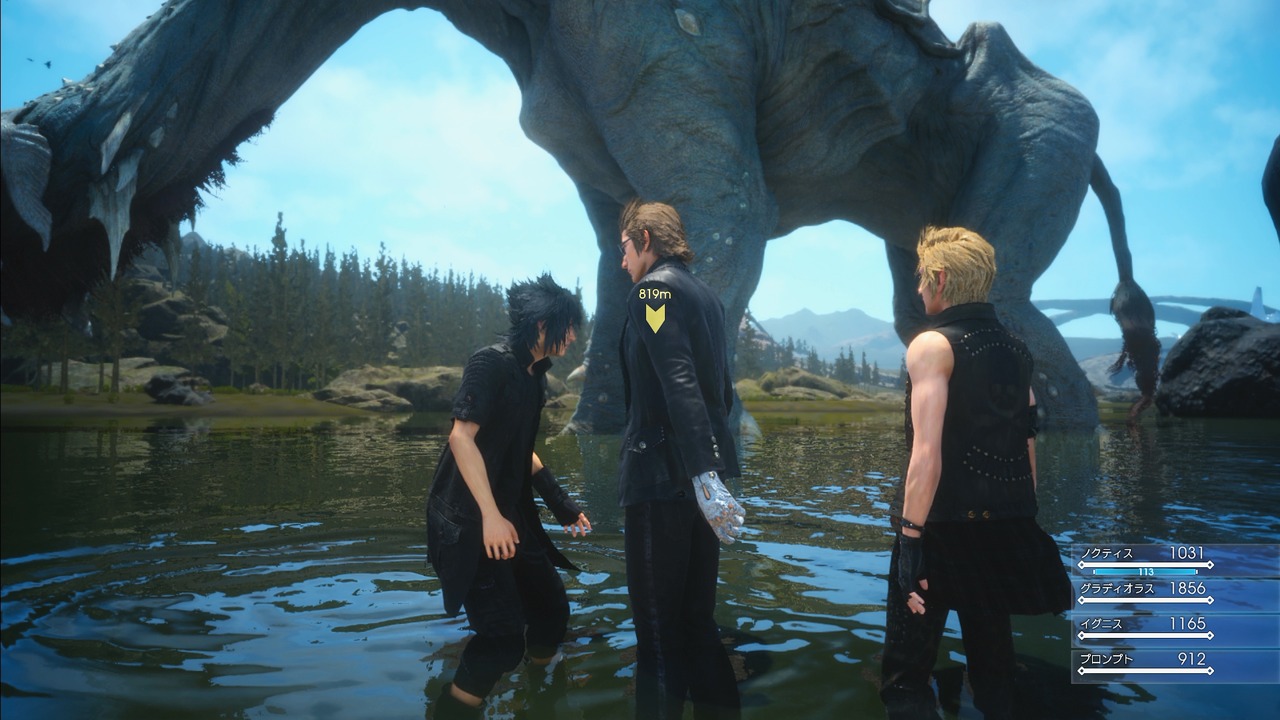Toggle Noctis's MP gauge showing 113
The image size is (1280, 720).
[x=1145, y=572]
